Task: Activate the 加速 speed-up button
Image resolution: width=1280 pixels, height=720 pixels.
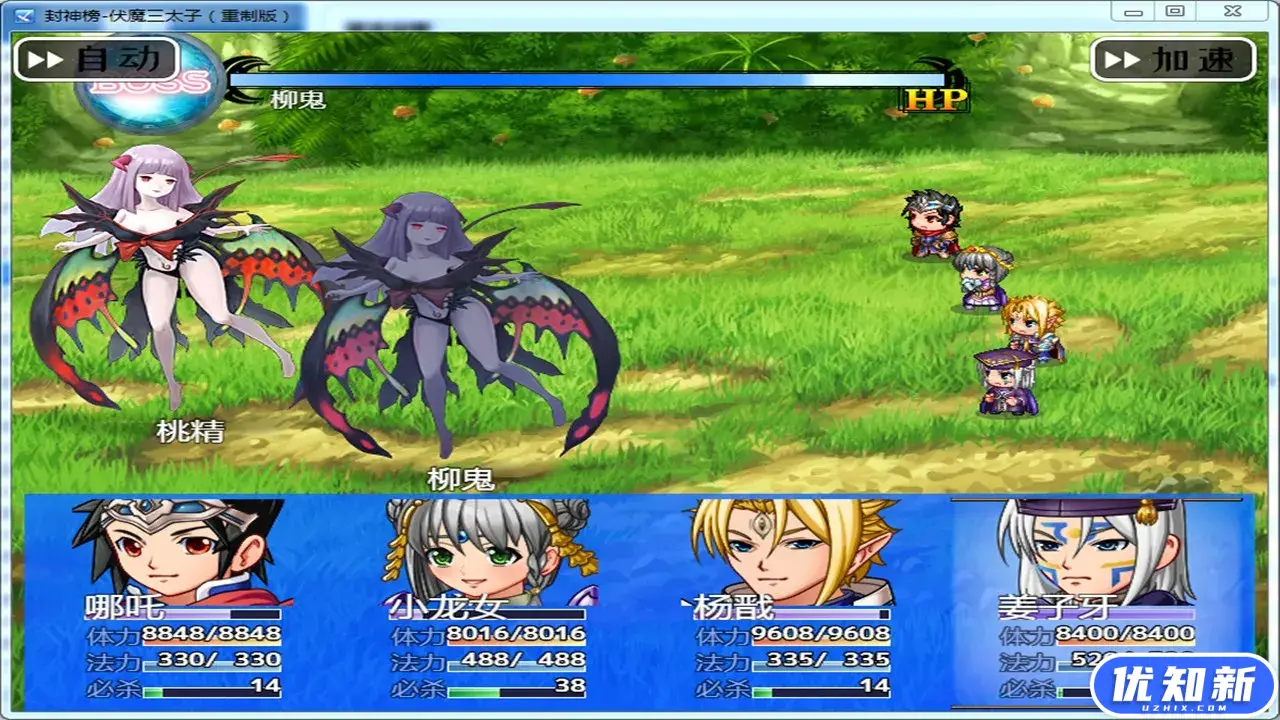Action: pyautogui.click(x=1173, y=60)
